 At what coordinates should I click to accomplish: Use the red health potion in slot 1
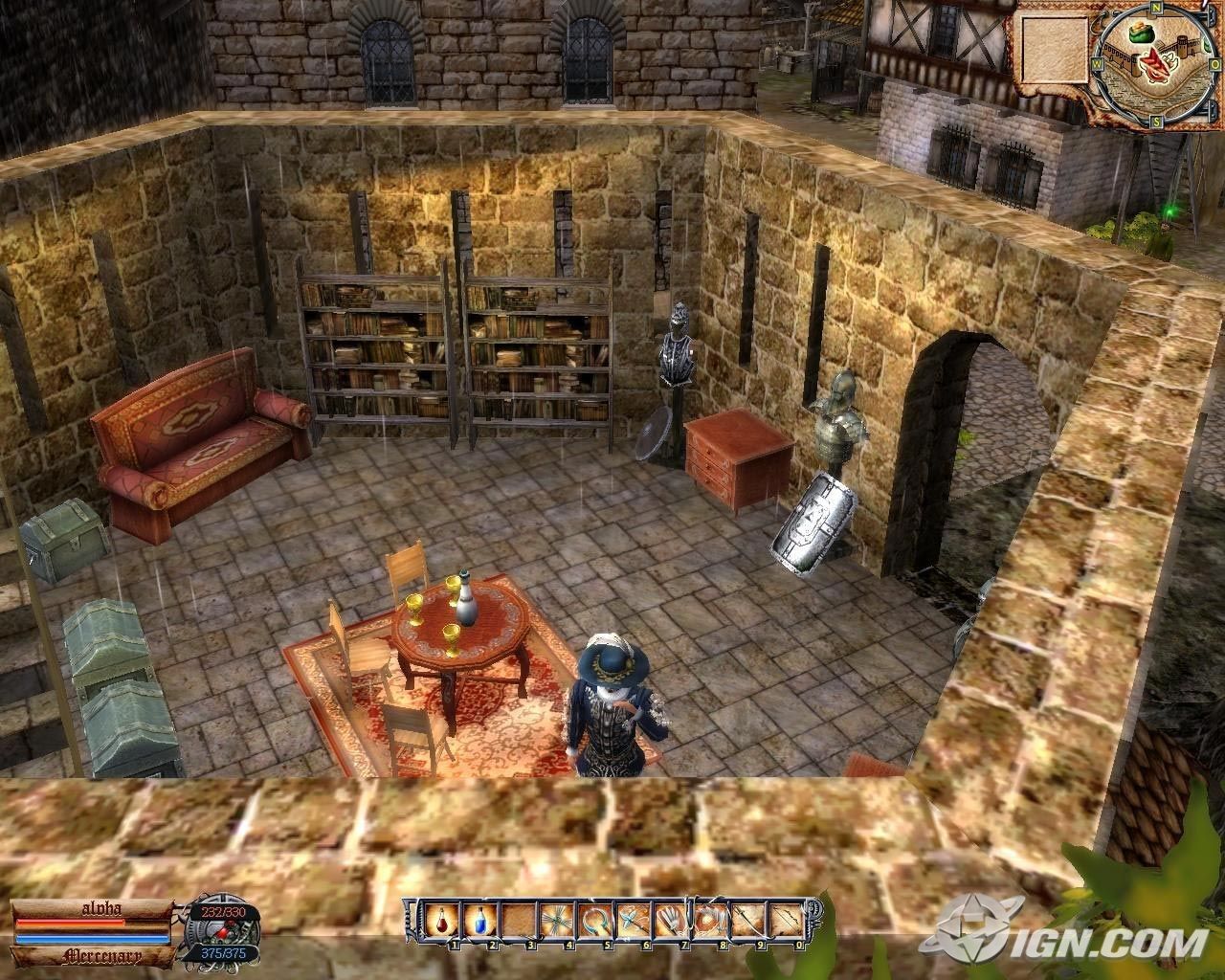440,923
